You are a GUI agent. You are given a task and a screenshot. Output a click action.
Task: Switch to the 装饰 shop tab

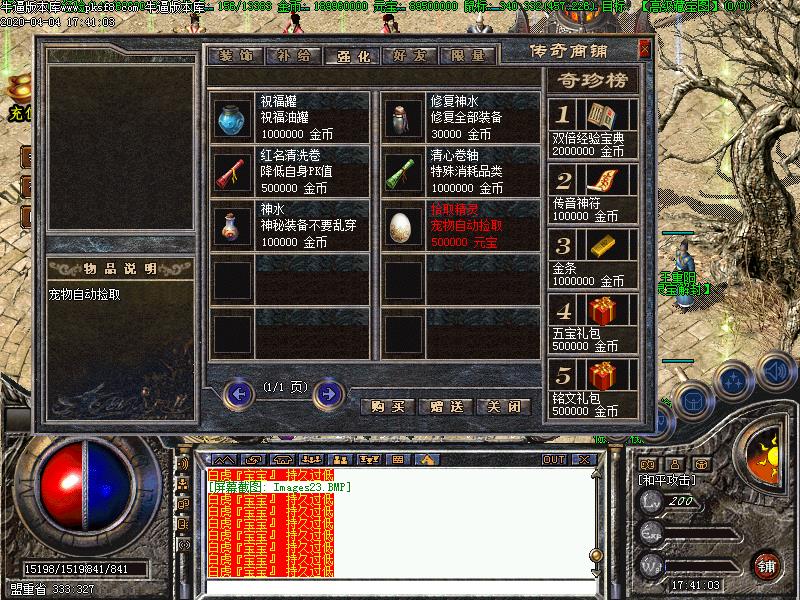pos(234,55)
